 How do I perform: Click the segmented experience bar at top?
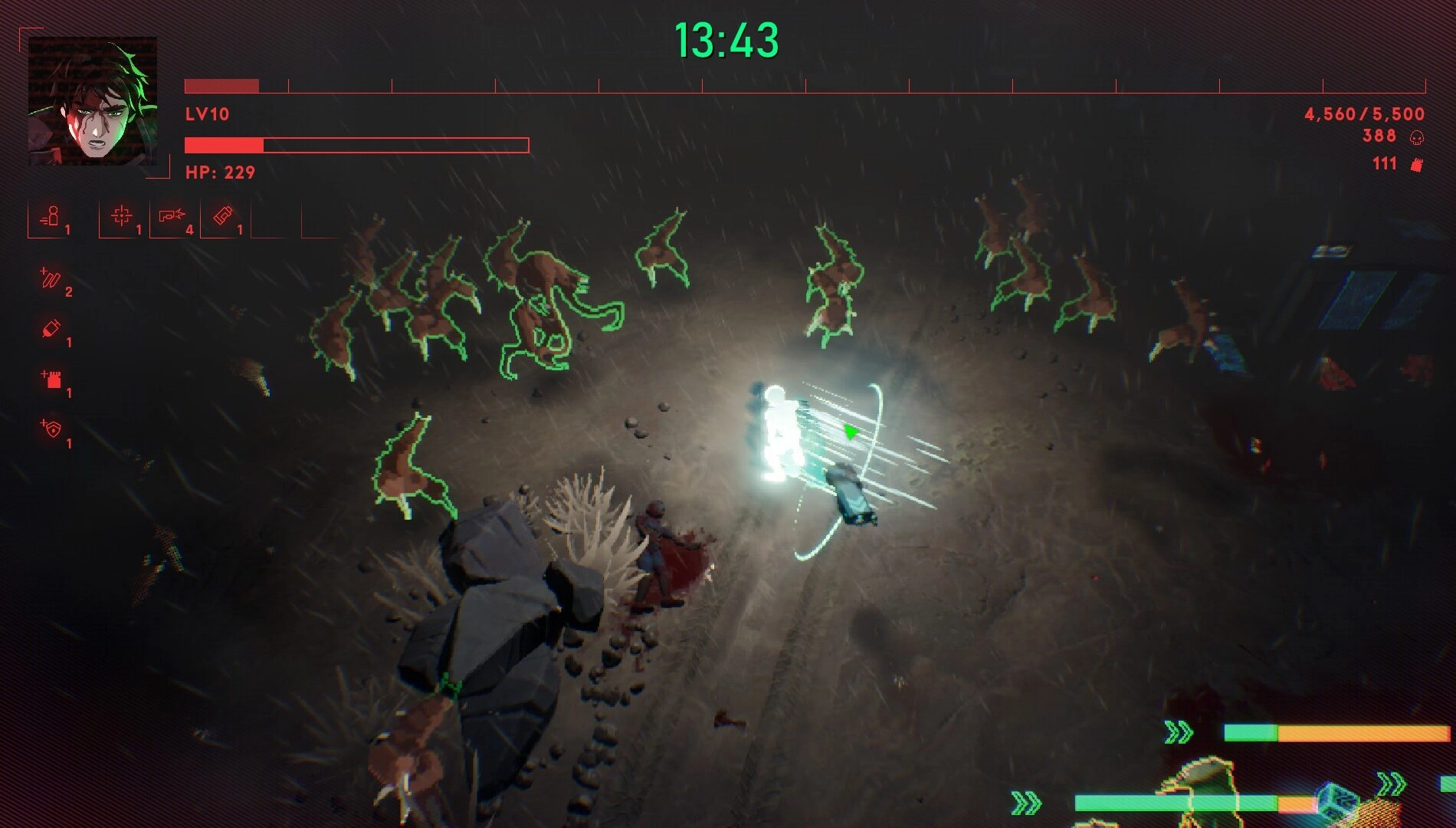point(805,80)
